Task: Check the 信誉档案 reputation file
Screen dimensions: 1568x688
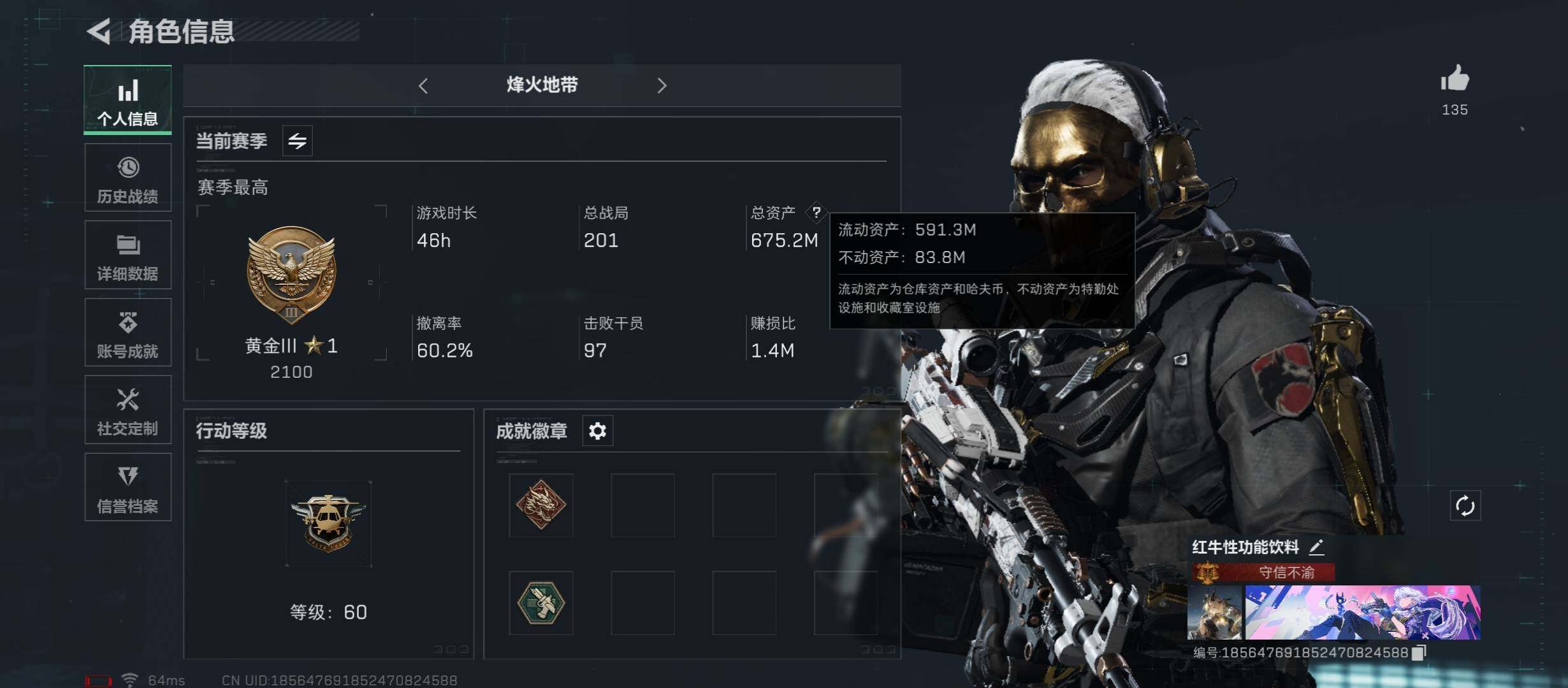Action: 127,487
